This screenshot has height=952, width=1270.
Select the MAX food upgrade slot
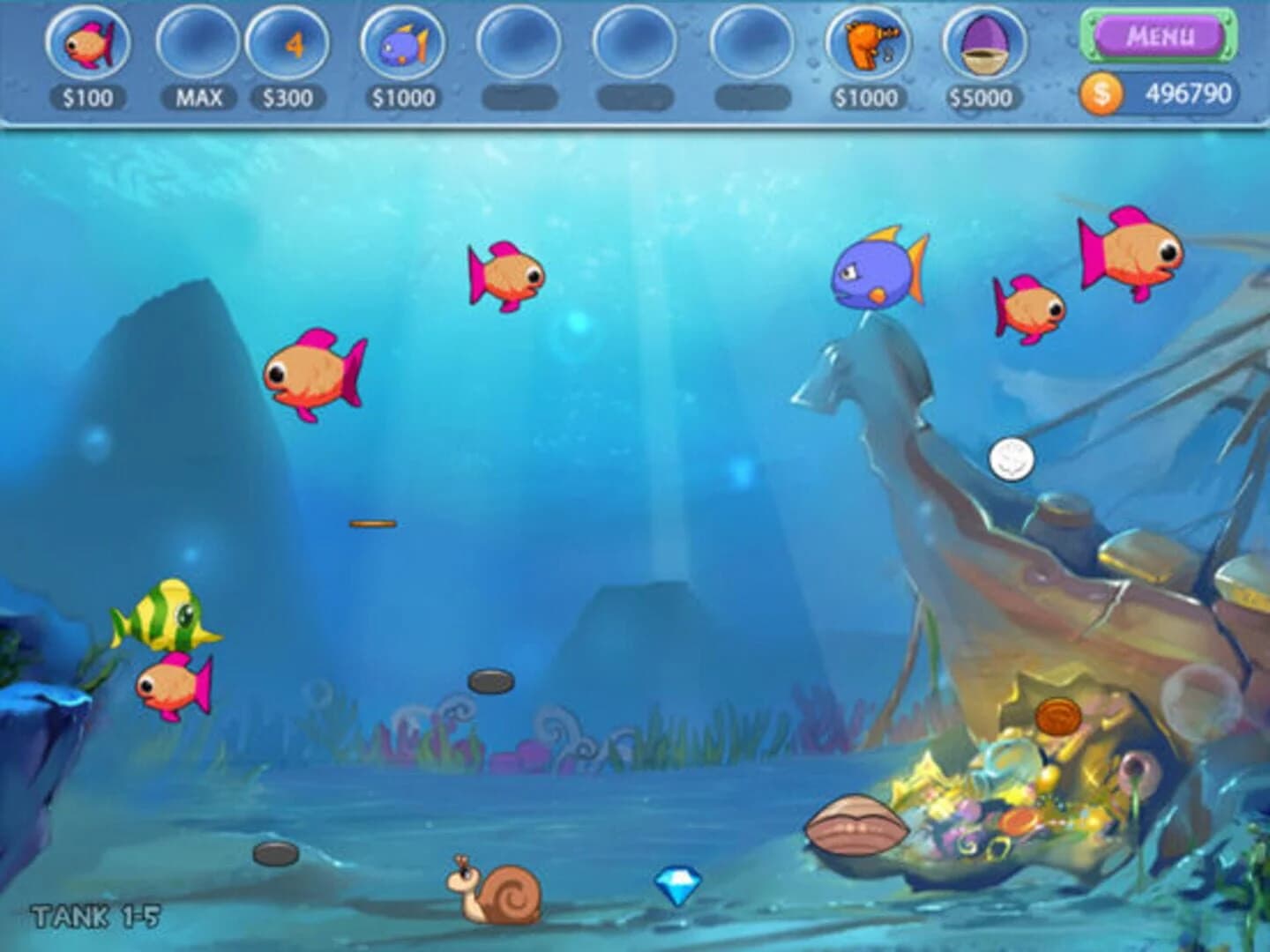(x=196, y=44)
